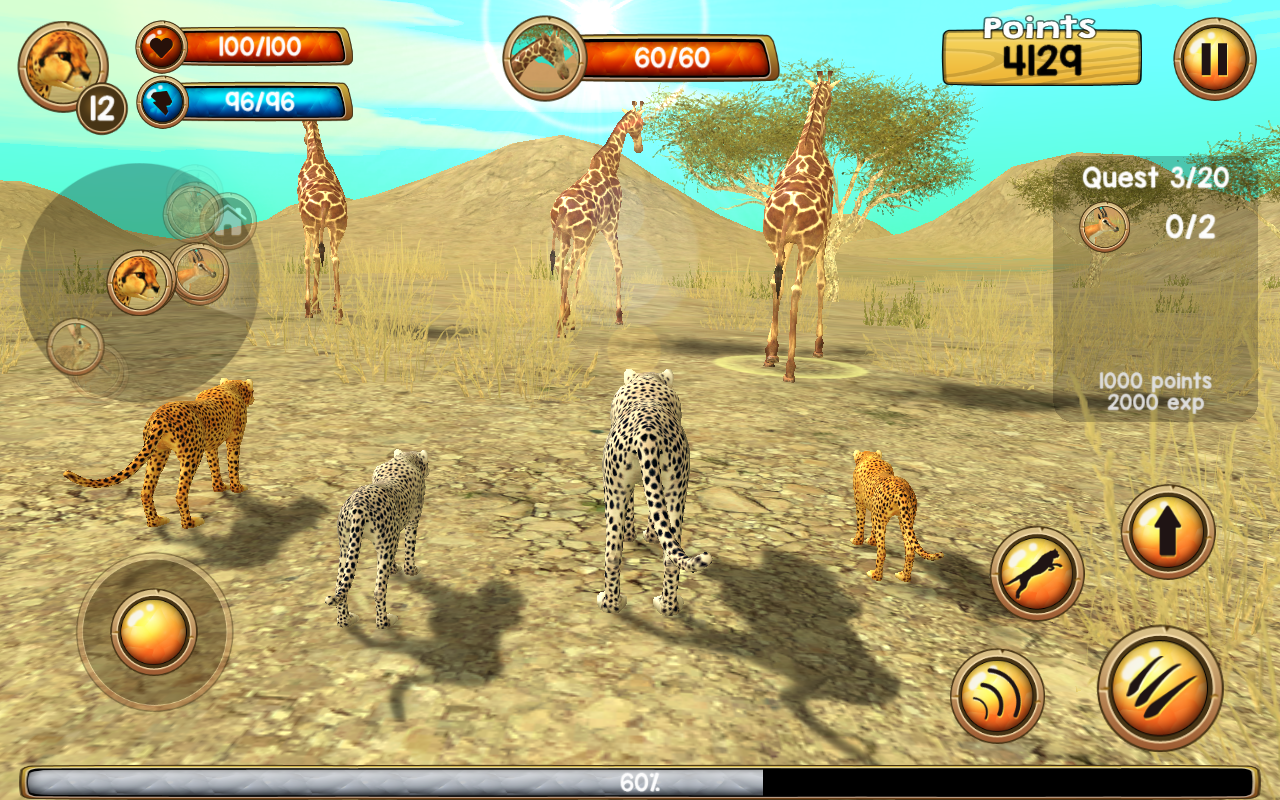Pause the game
Screen dimensions: 1280x800
coord(1216,57)
